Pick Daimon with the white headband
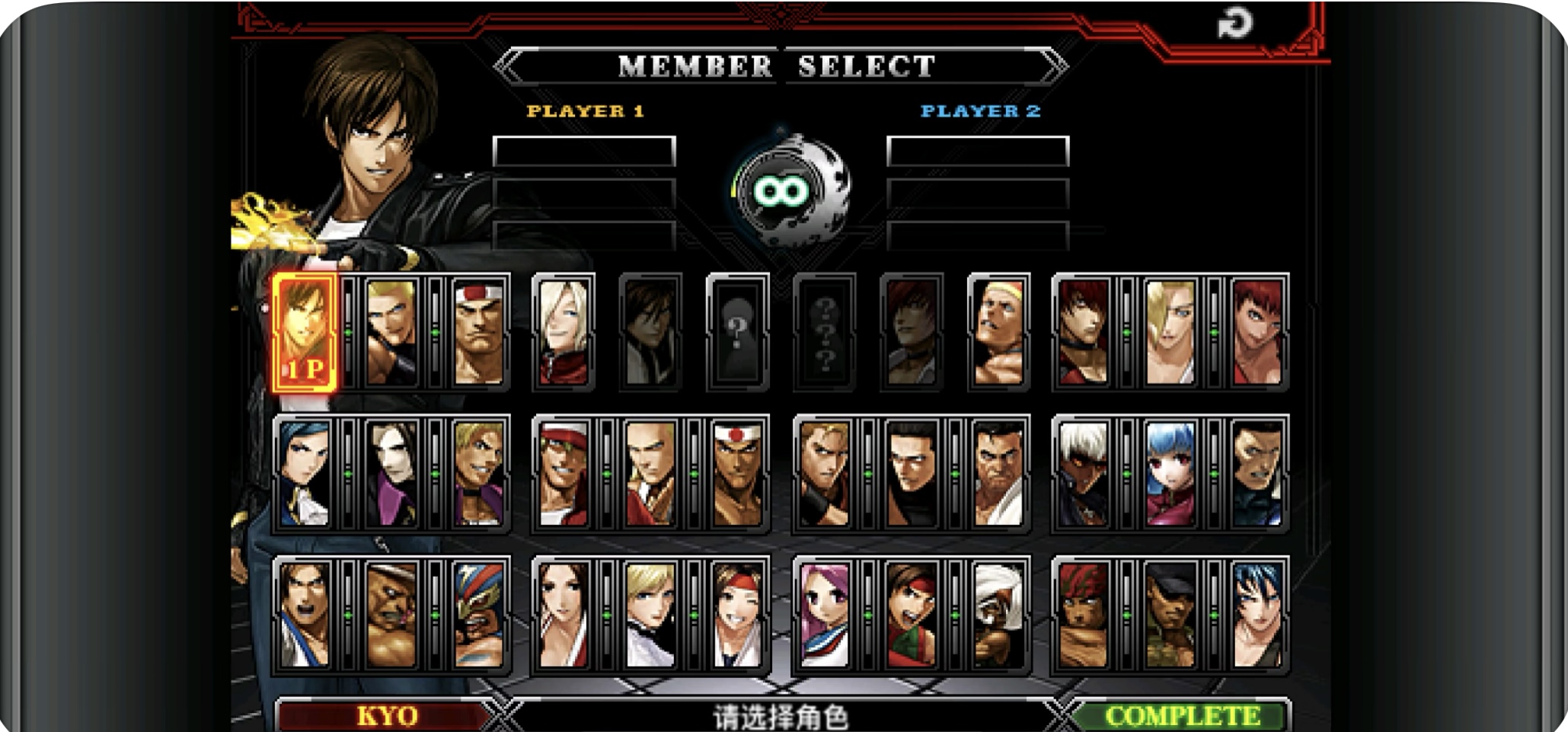 [x=478, y=332]
